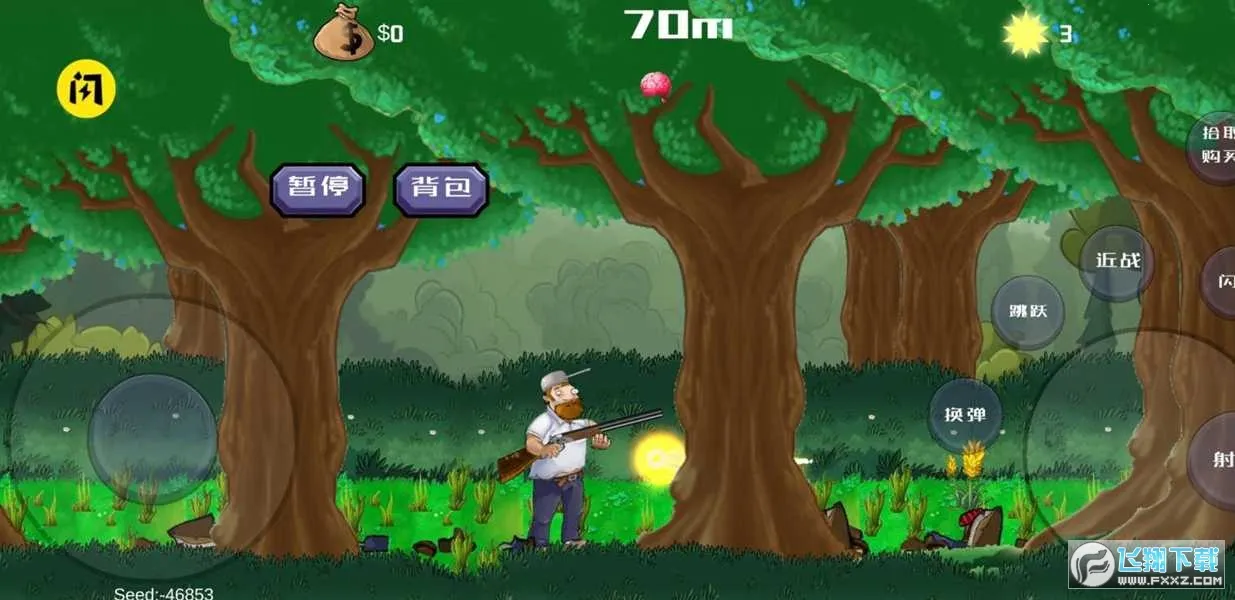Open the 背包 backpack
The height and width of the screenshot is (600, 1235).
coord(441,188)
